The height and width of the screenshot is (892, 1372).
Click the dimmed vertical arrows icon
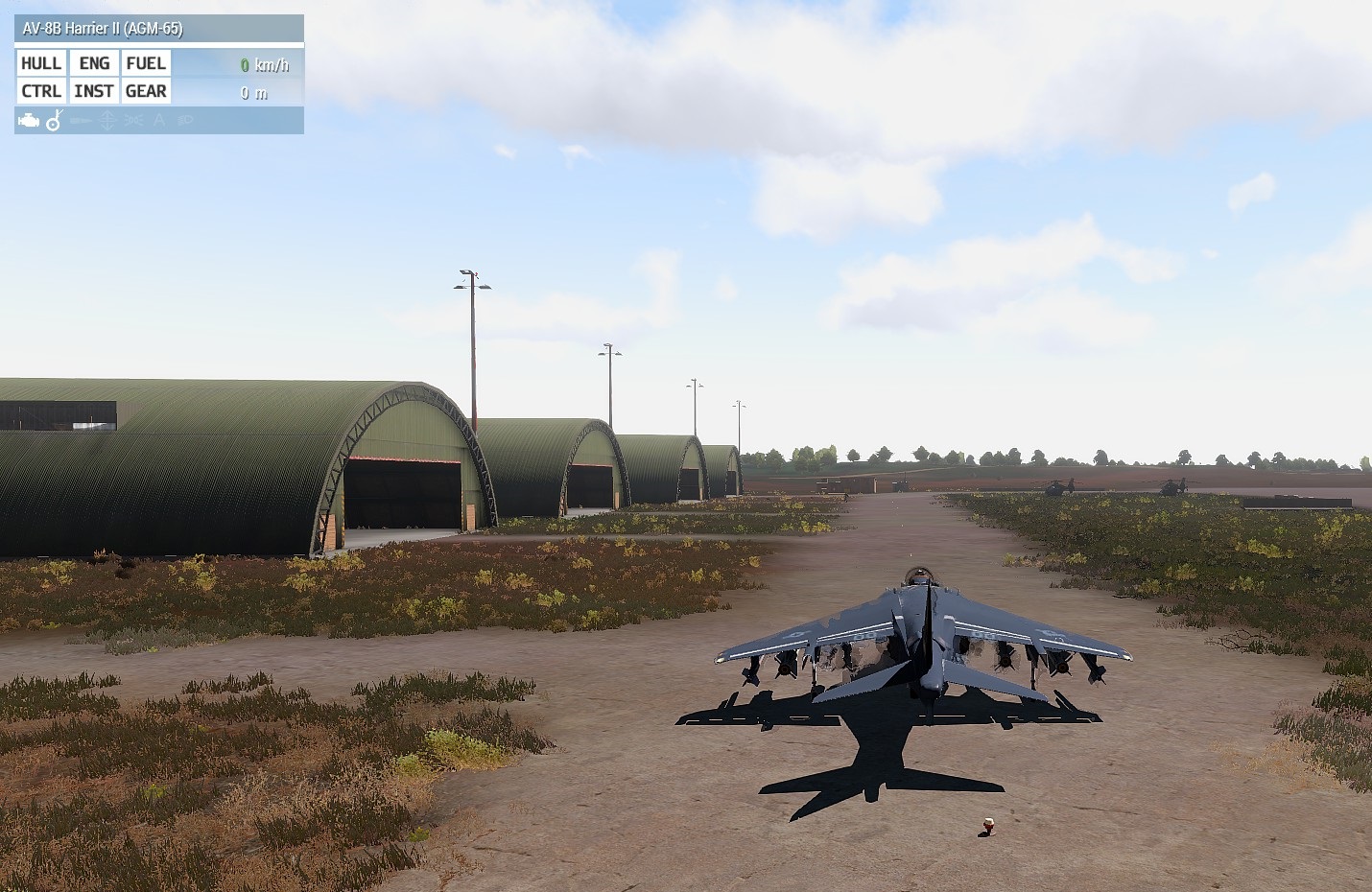107,121
